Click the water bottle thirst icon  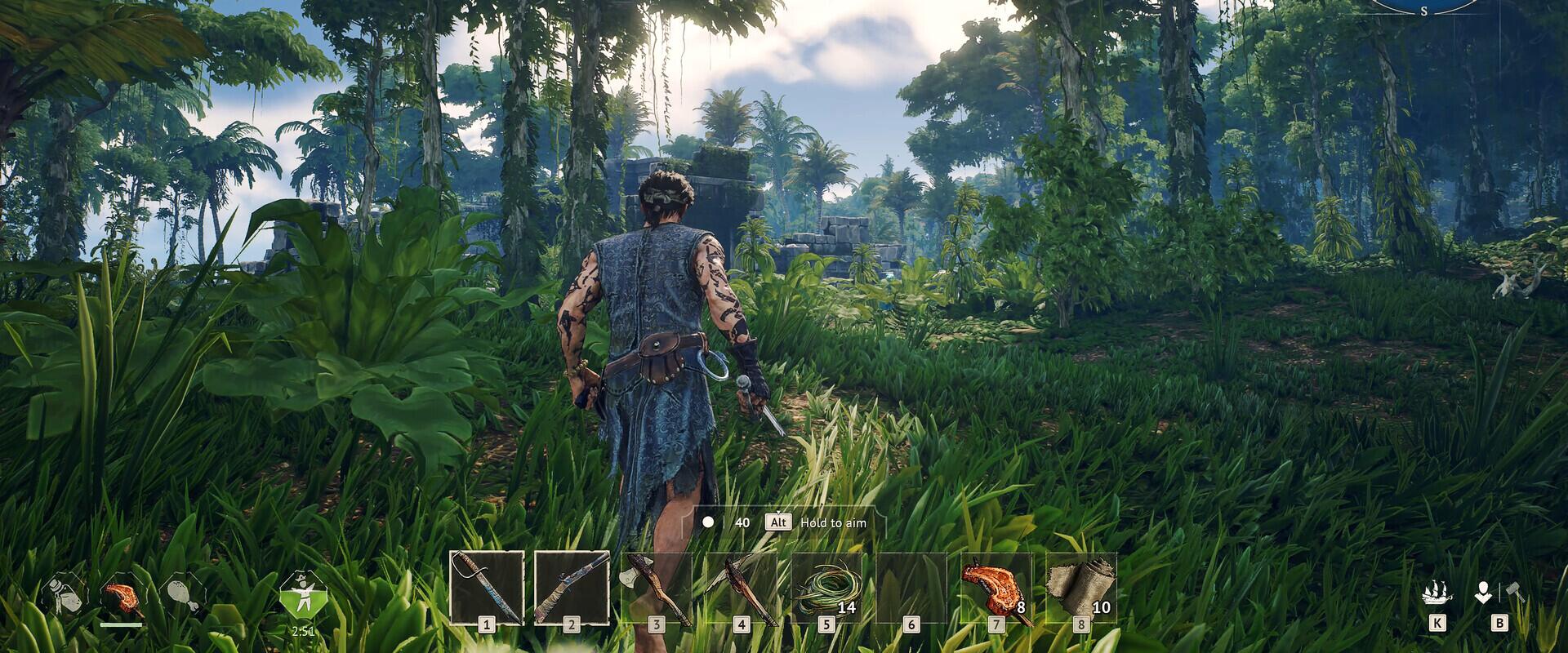62,596
